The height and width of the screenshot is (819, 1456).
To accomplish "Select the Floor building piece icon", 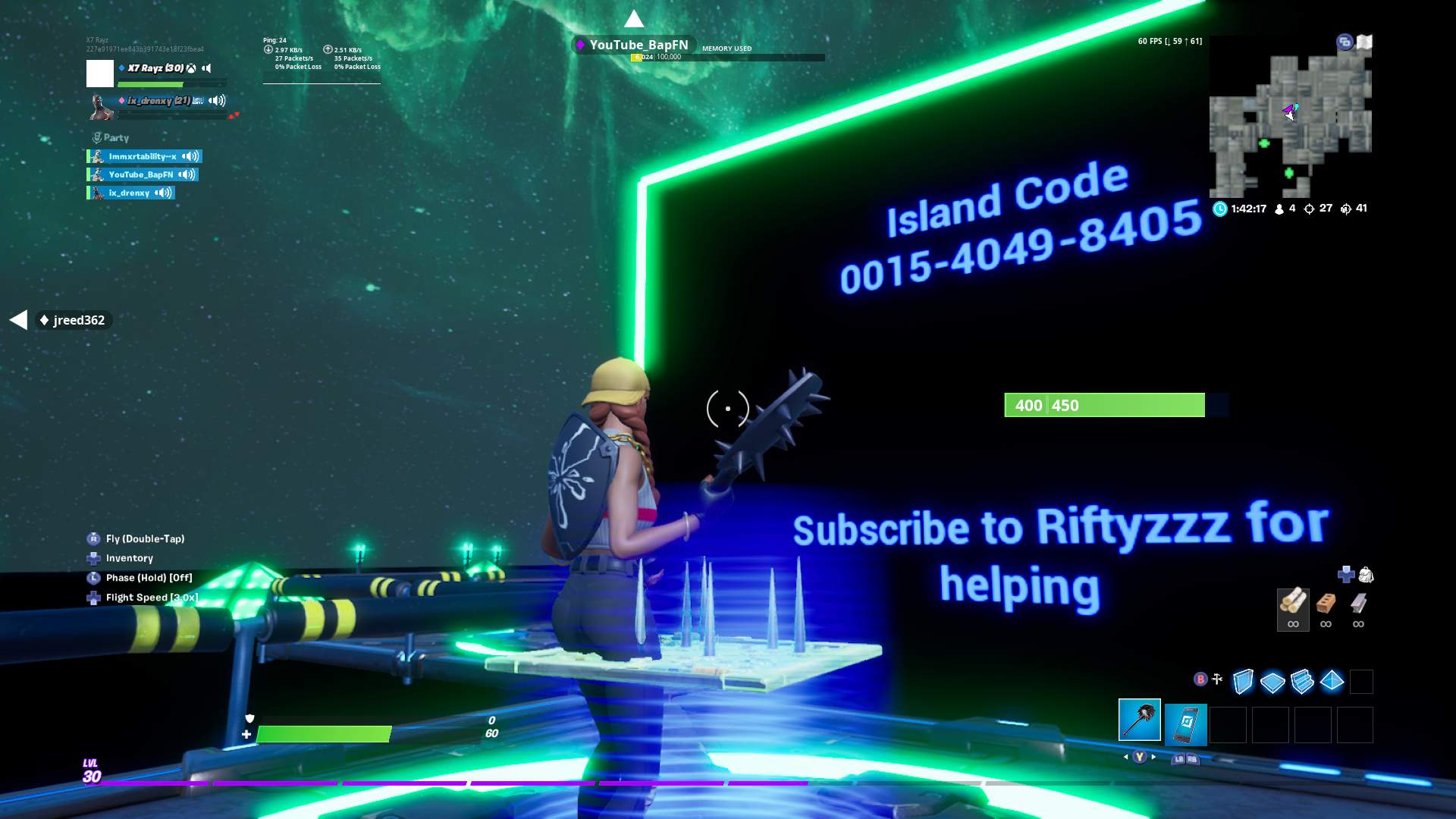I will point(1272,681).
